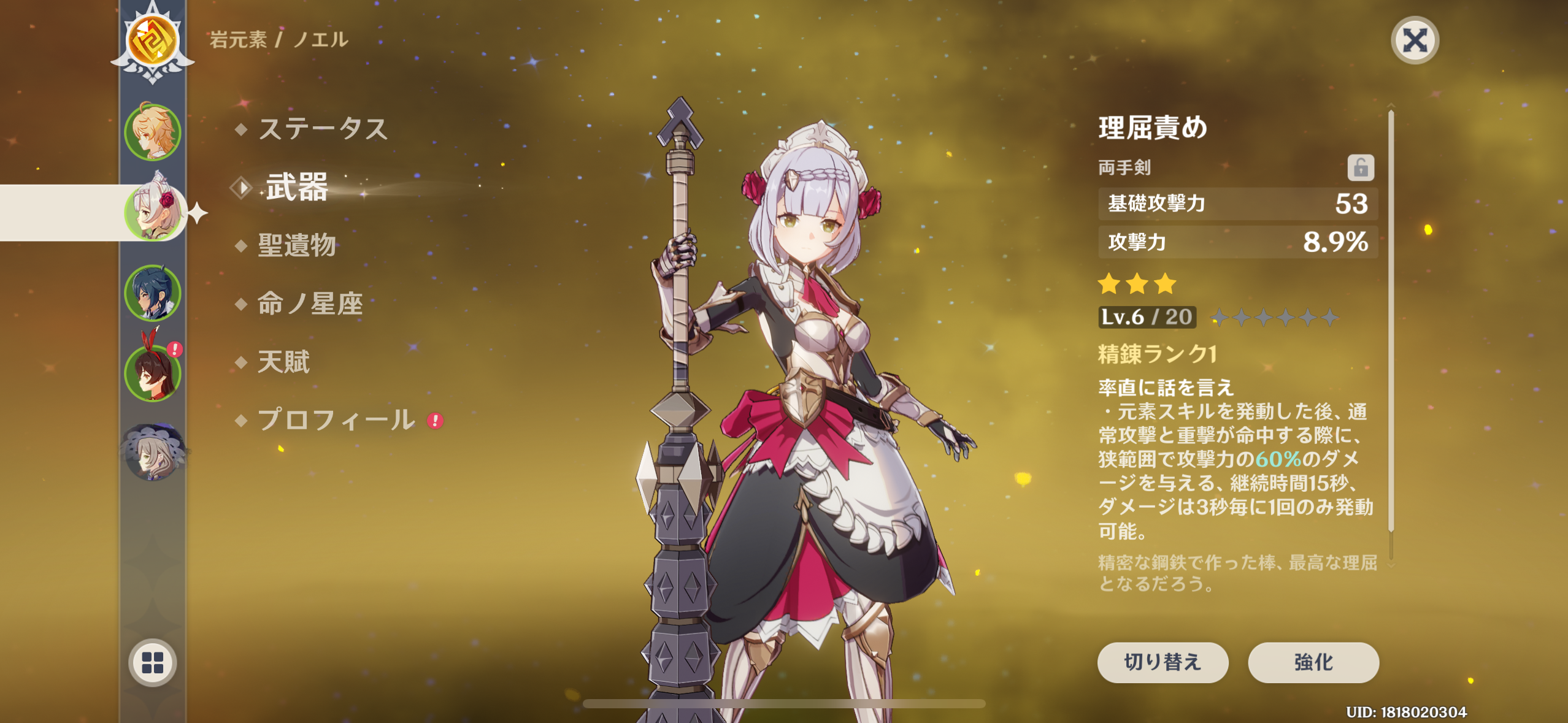This screenshot has height=723, width=1568.
Task: Click the weapon description scrollbar
Action: (x=1391, y=319)
